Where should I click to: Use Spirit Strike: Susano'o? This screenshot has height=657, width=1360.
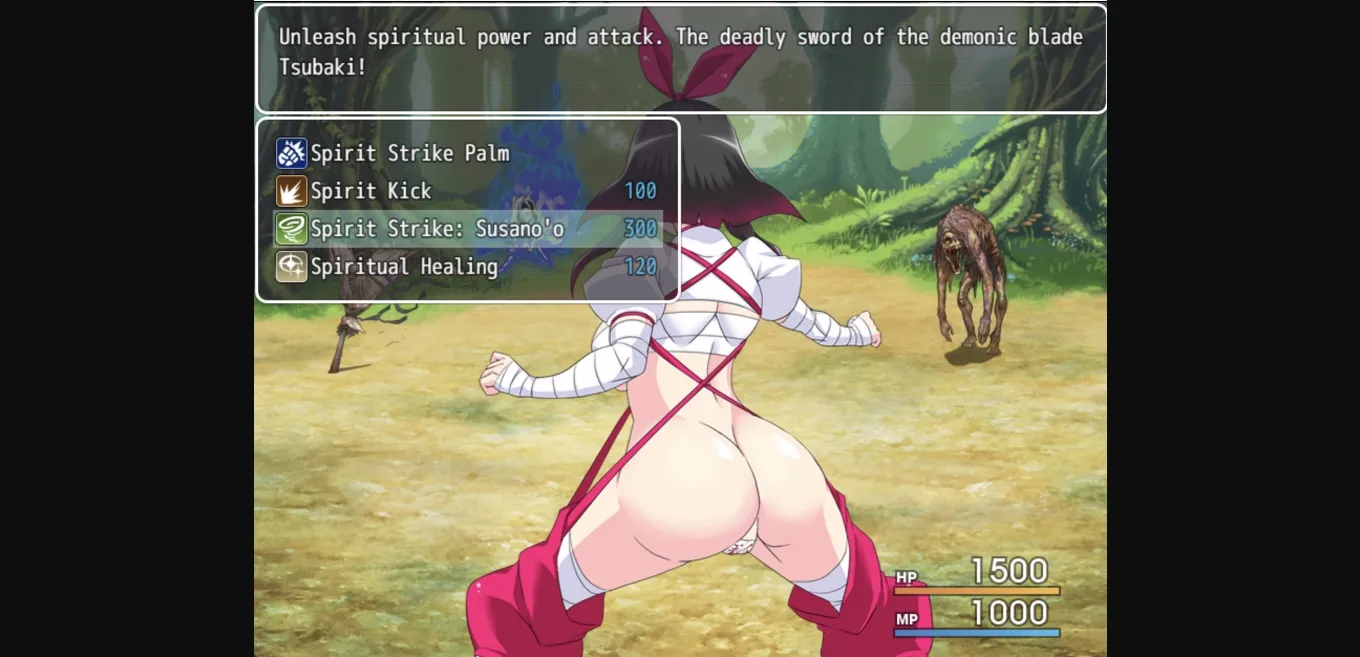pyautogui.click(x=437, y=229)
